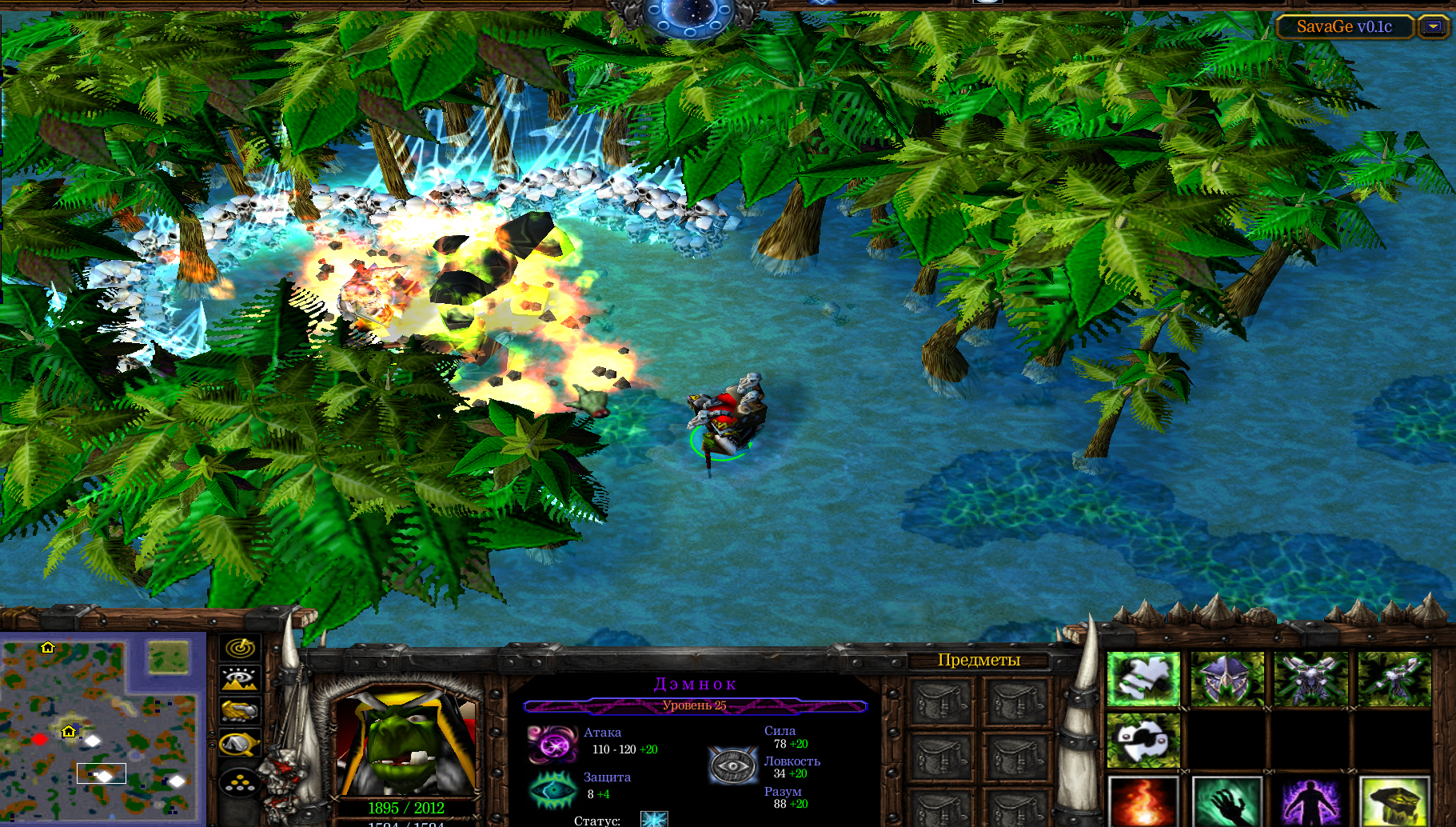Choose the single-spear armored unit icon
Image resolution: width=1456 pixels, height=827 pixels.
(1394, 679)
